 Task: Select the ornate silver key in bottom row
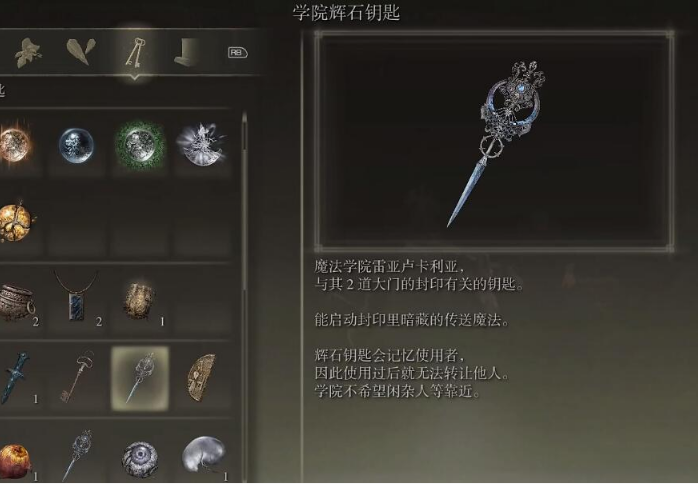pyautogui.click(x=76, y=454)
